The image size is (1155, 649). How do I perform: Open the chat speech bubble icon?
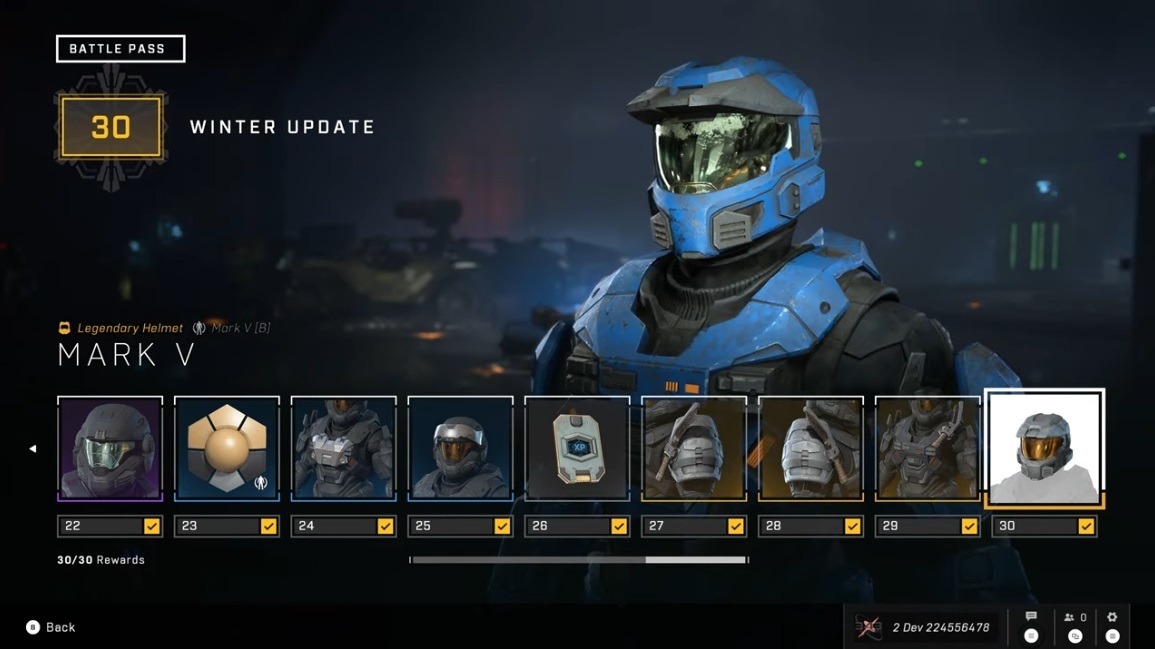tap(1031, 617)
